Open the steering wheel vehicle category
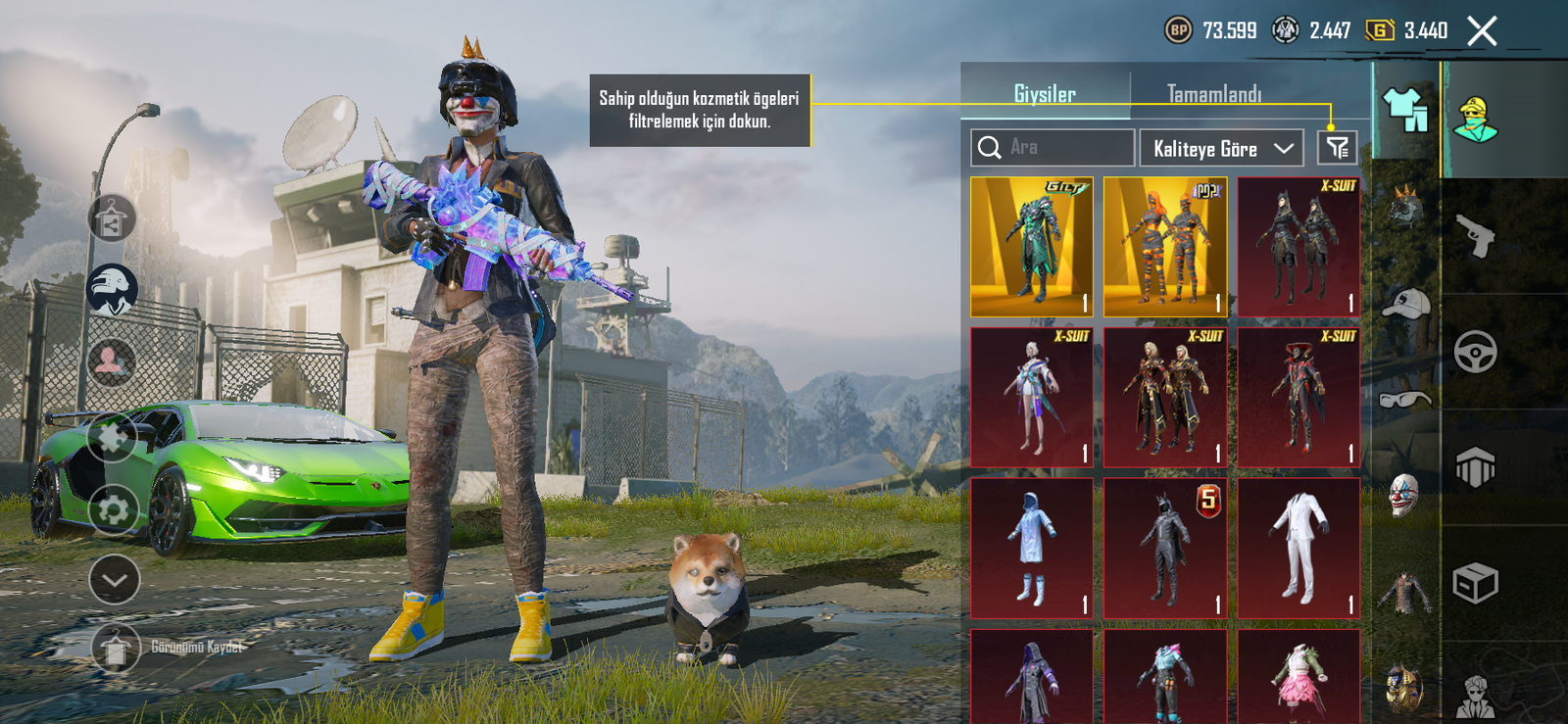 [1476, 352]
